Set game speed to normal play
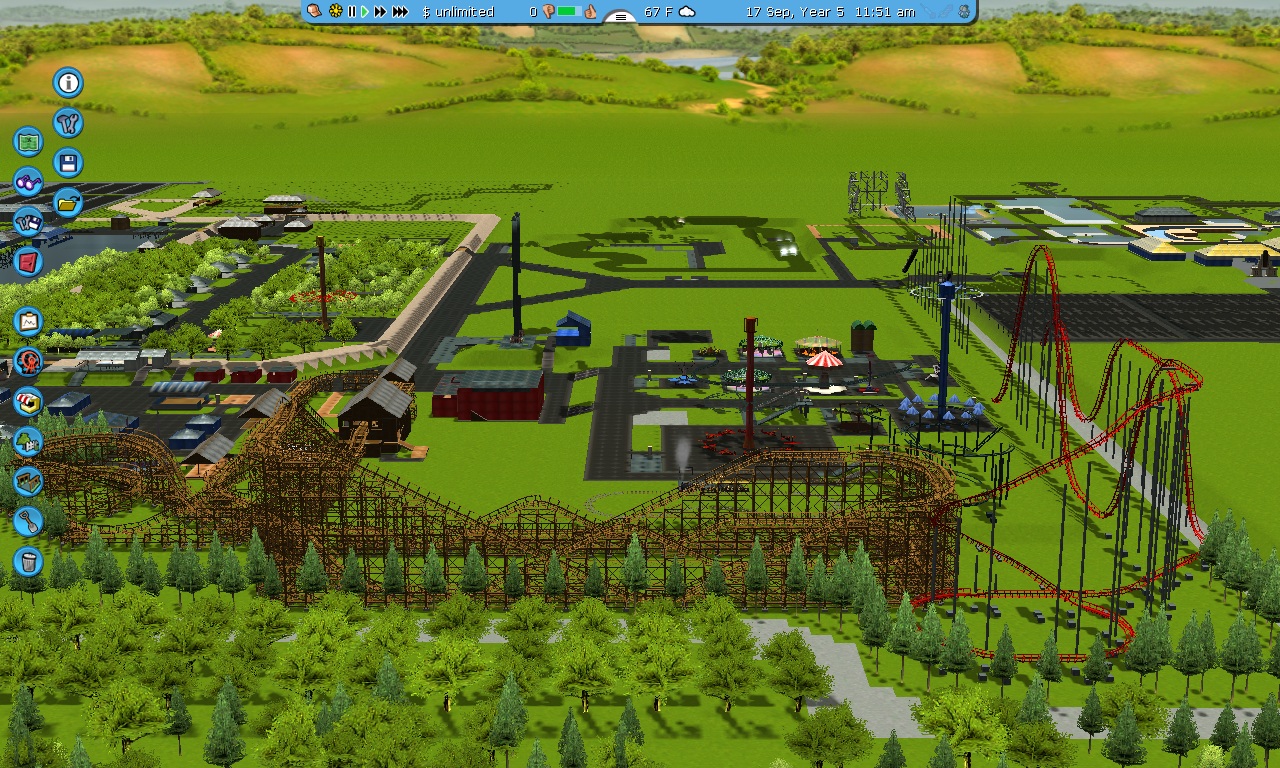The height and width of the screenshot is (768, 1280). pyautogui.click(x=365, y=12)
